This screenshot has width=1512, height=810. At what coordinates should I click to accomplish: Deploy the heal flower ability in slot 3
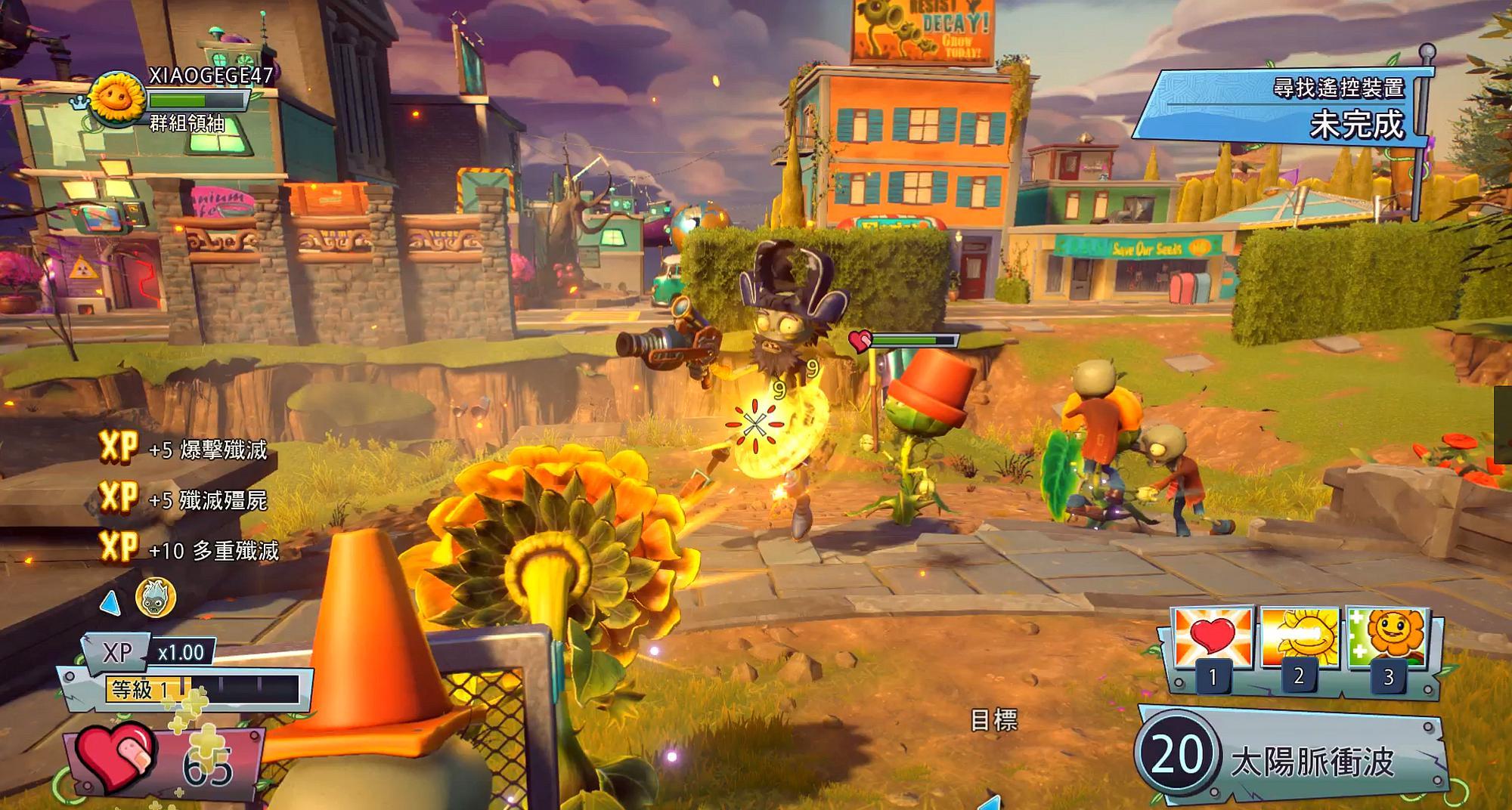point(1387,638)
